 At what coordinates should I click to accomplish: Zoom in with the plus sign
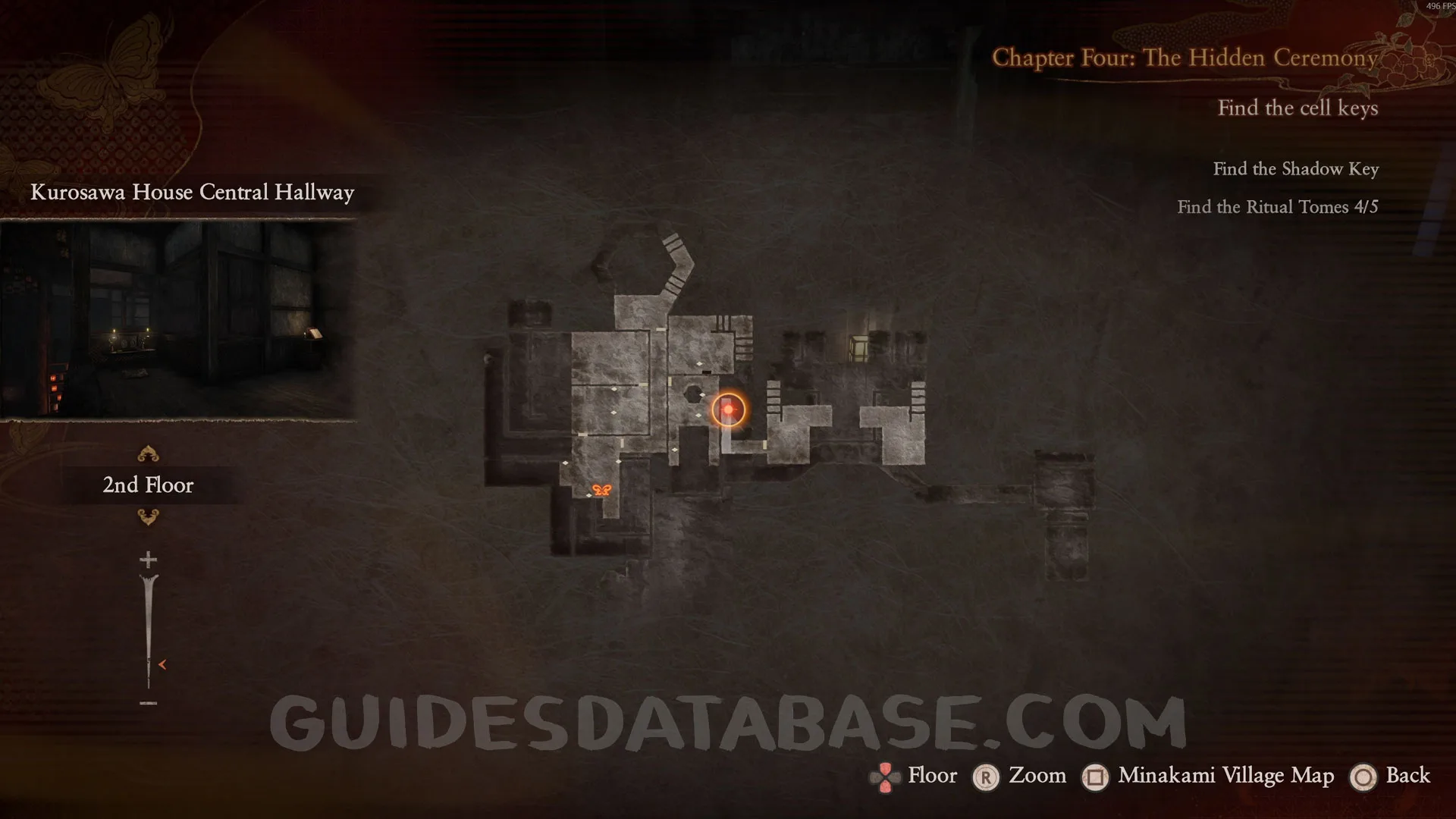point(148,560)
